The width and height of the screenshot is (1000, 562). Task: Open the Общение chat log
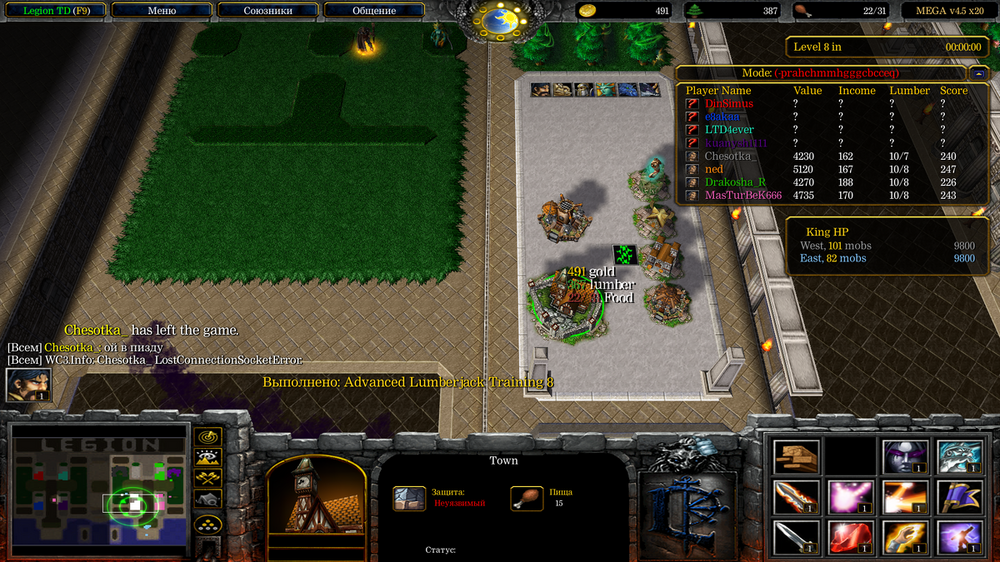pyautogui.click(x=373, y=11)
